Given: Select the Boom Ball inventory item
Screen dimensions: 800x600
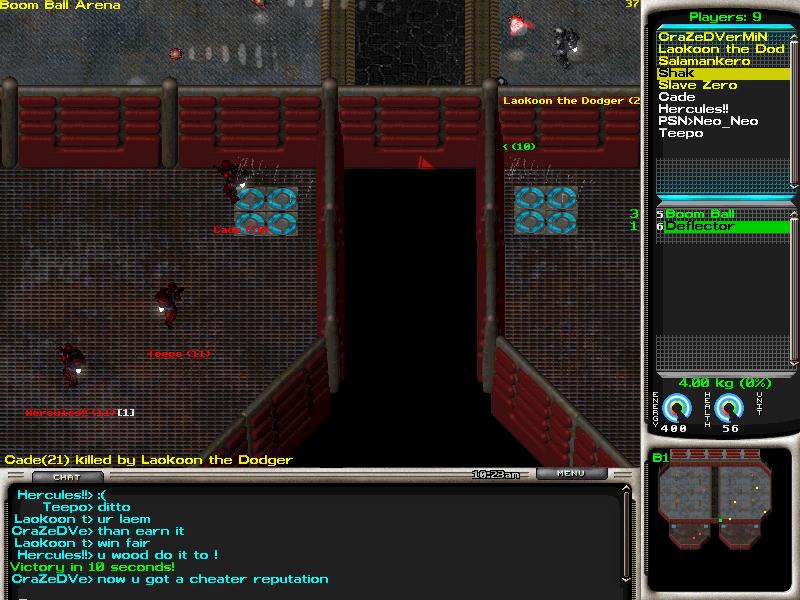Looking at the screenshot, I should (x=700, y=214).
